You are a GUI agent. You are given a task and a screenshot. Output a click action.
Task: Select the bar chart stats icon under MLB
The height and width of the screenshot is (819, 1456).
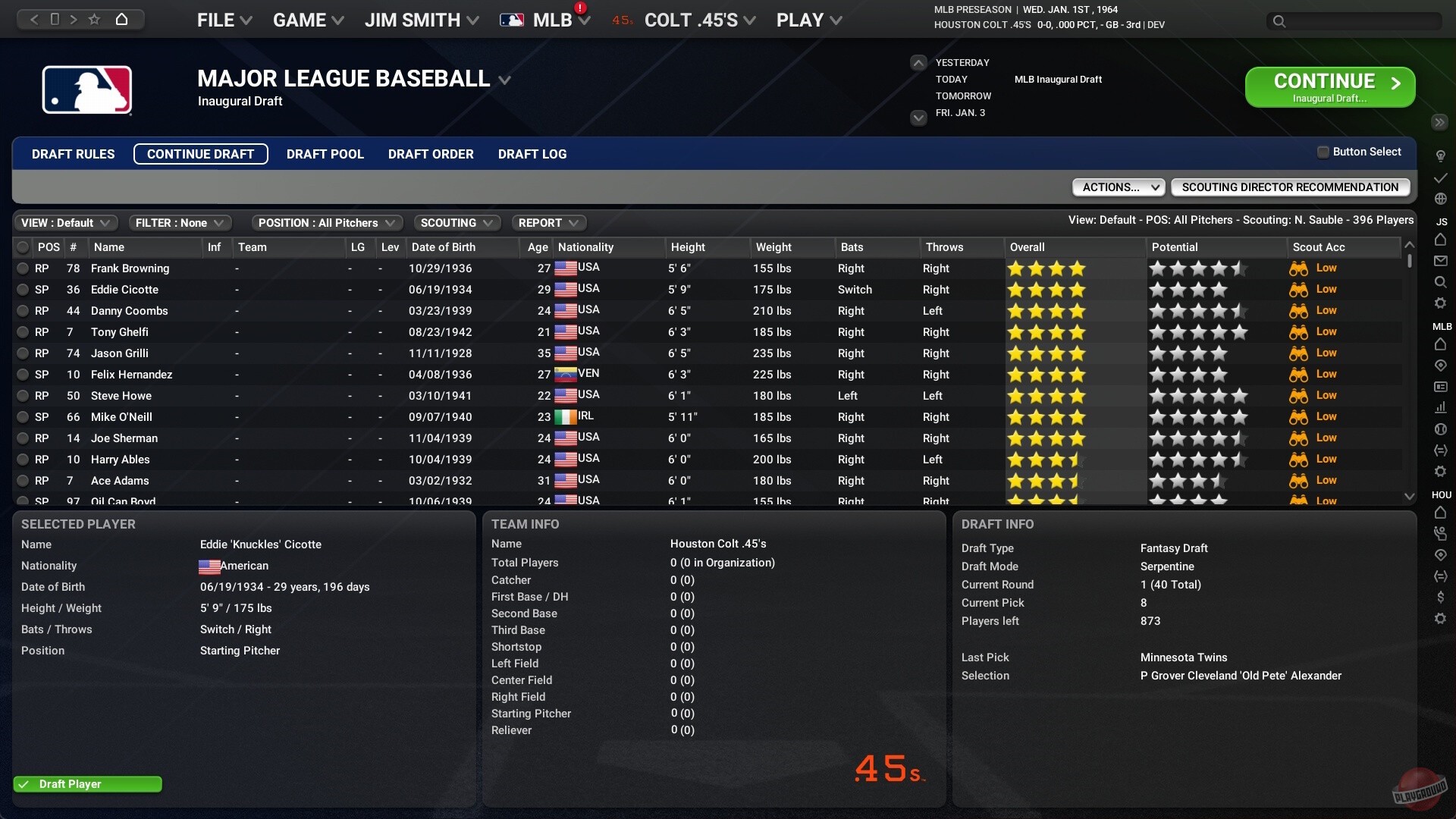pyautogui.click(x=1441, y=407)
